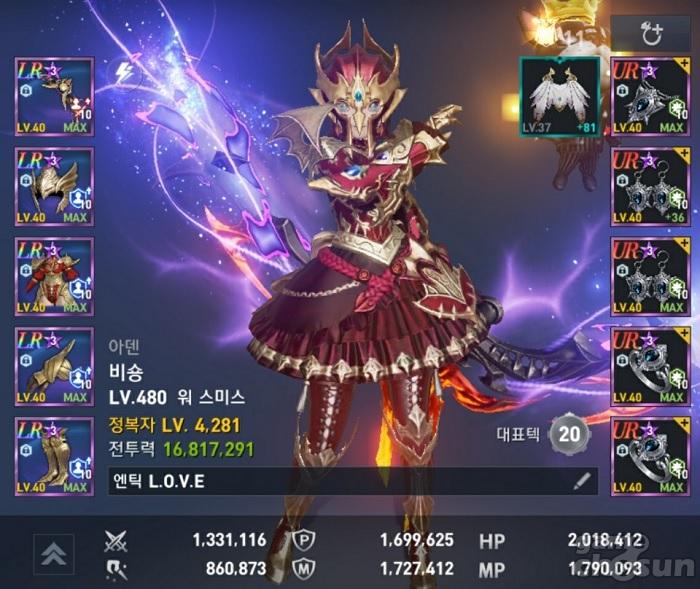This screenshot has width=700, height=589.
Task: Click the equipment swap button with plus
Action: [x=652, y=34]
